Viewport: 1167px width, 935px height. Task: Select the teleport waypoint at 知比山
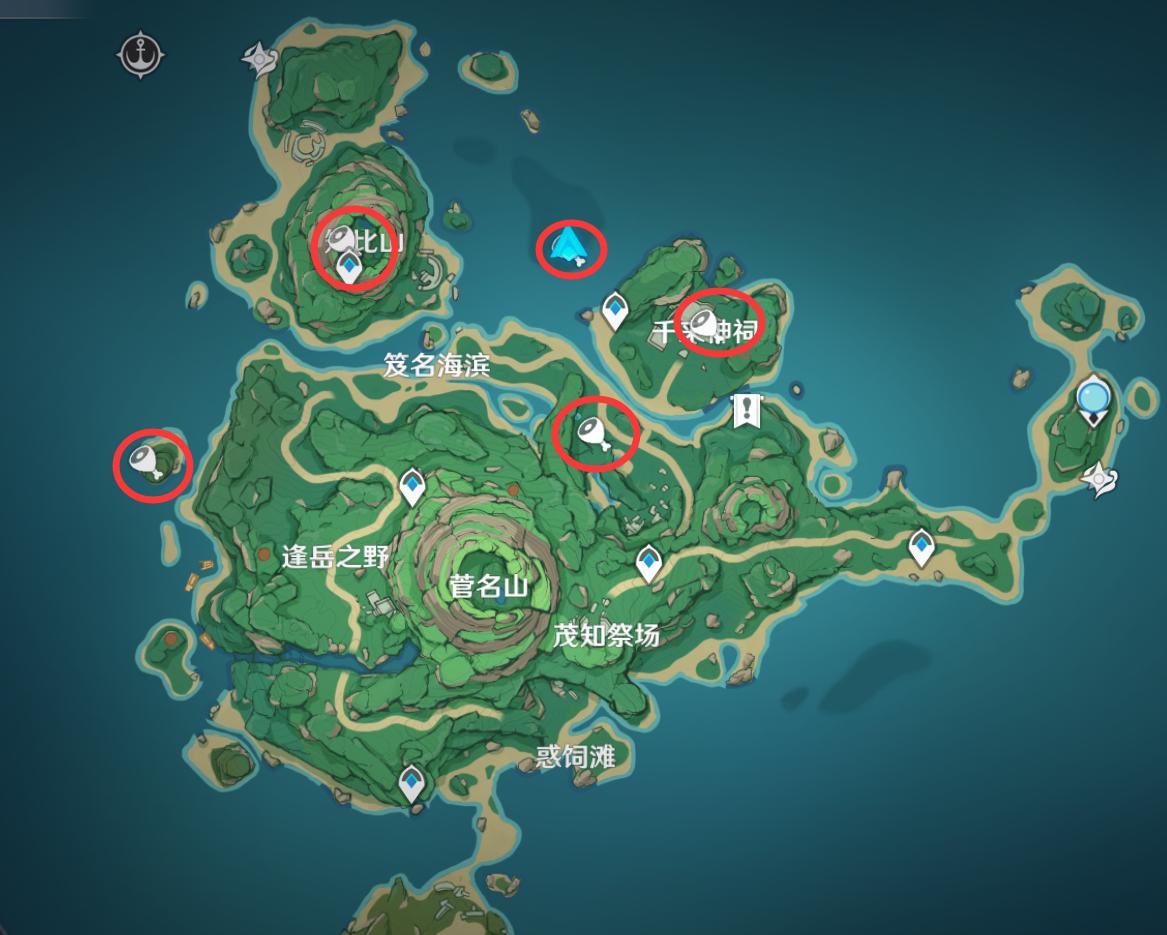(349, 267)
